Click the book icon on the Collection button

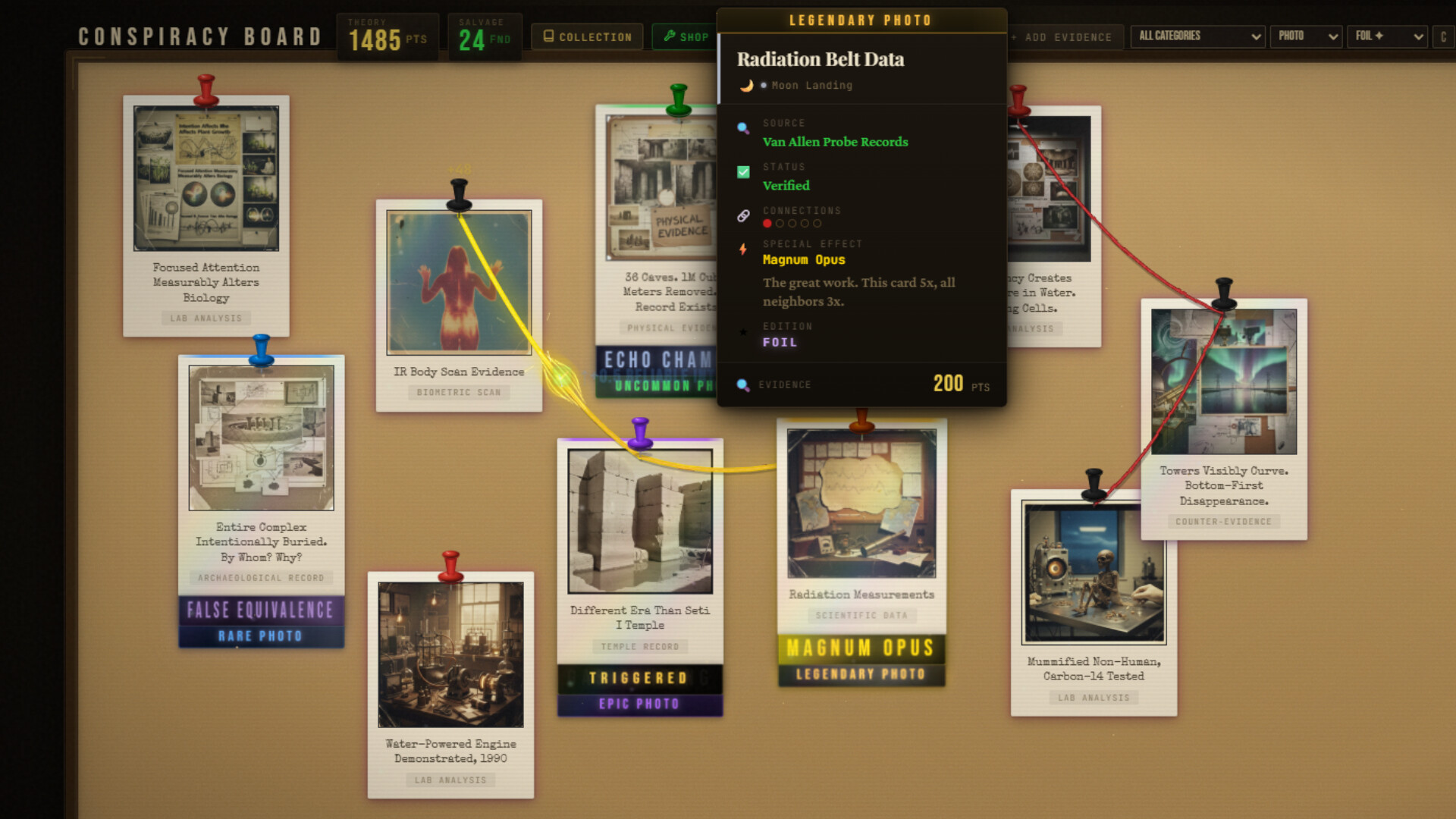547,36
